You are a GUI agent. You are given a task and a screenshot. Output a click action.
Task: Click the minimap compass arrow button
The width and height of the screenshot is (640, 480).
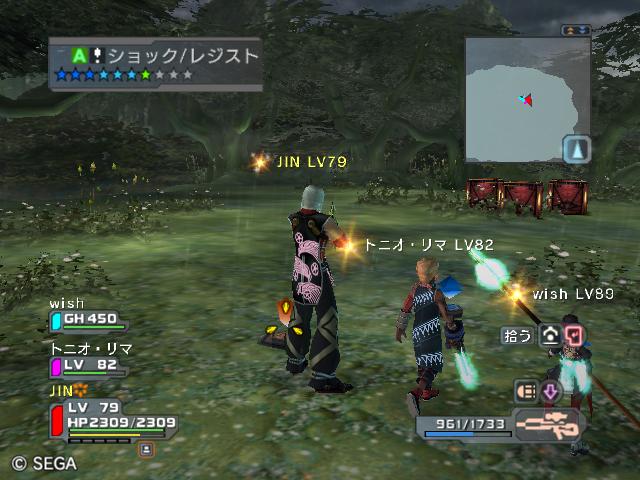pyautogui.click(x=576, y=150)
